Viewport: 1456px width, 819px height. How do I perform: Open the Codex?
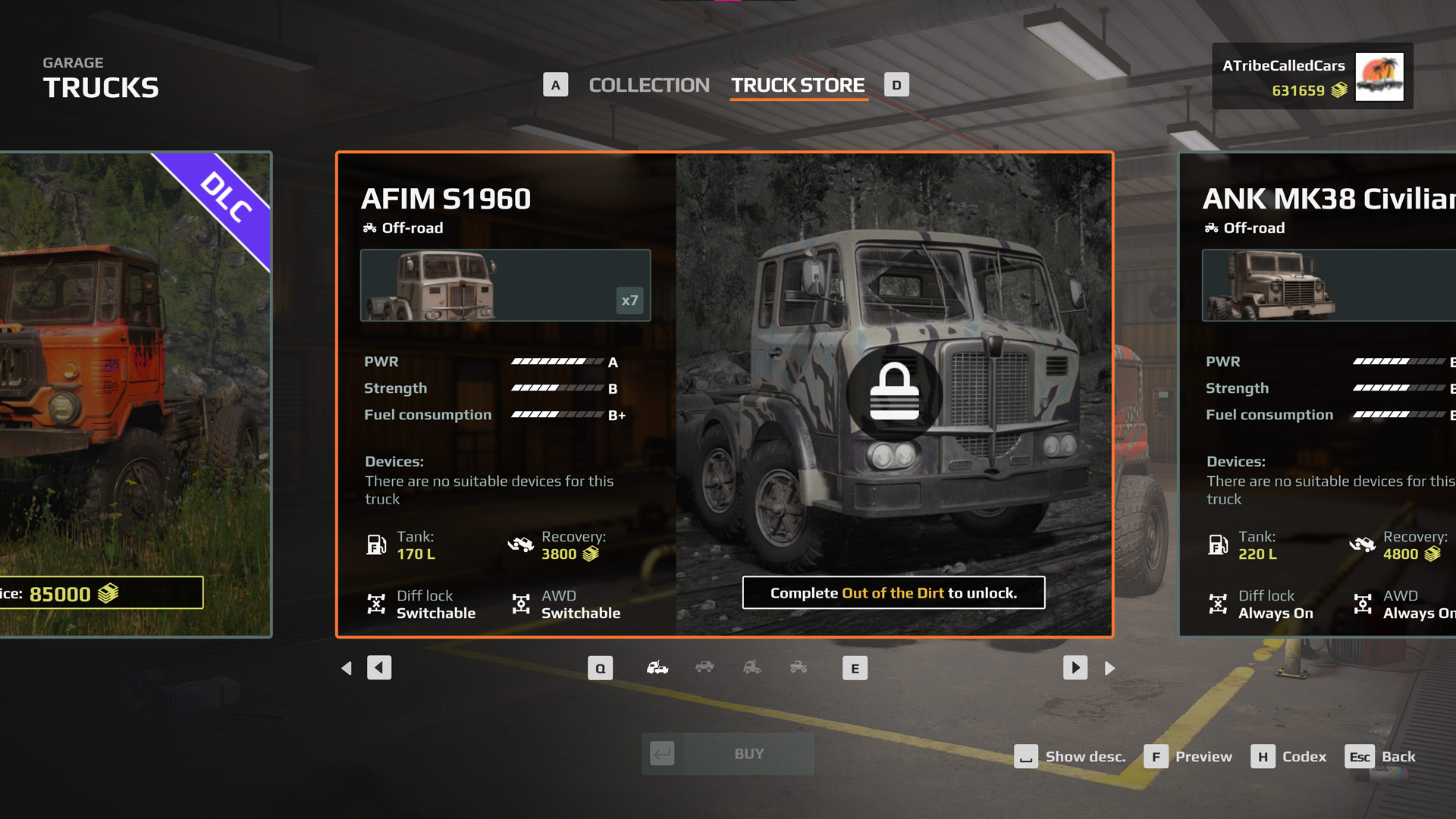point(1289,757)
